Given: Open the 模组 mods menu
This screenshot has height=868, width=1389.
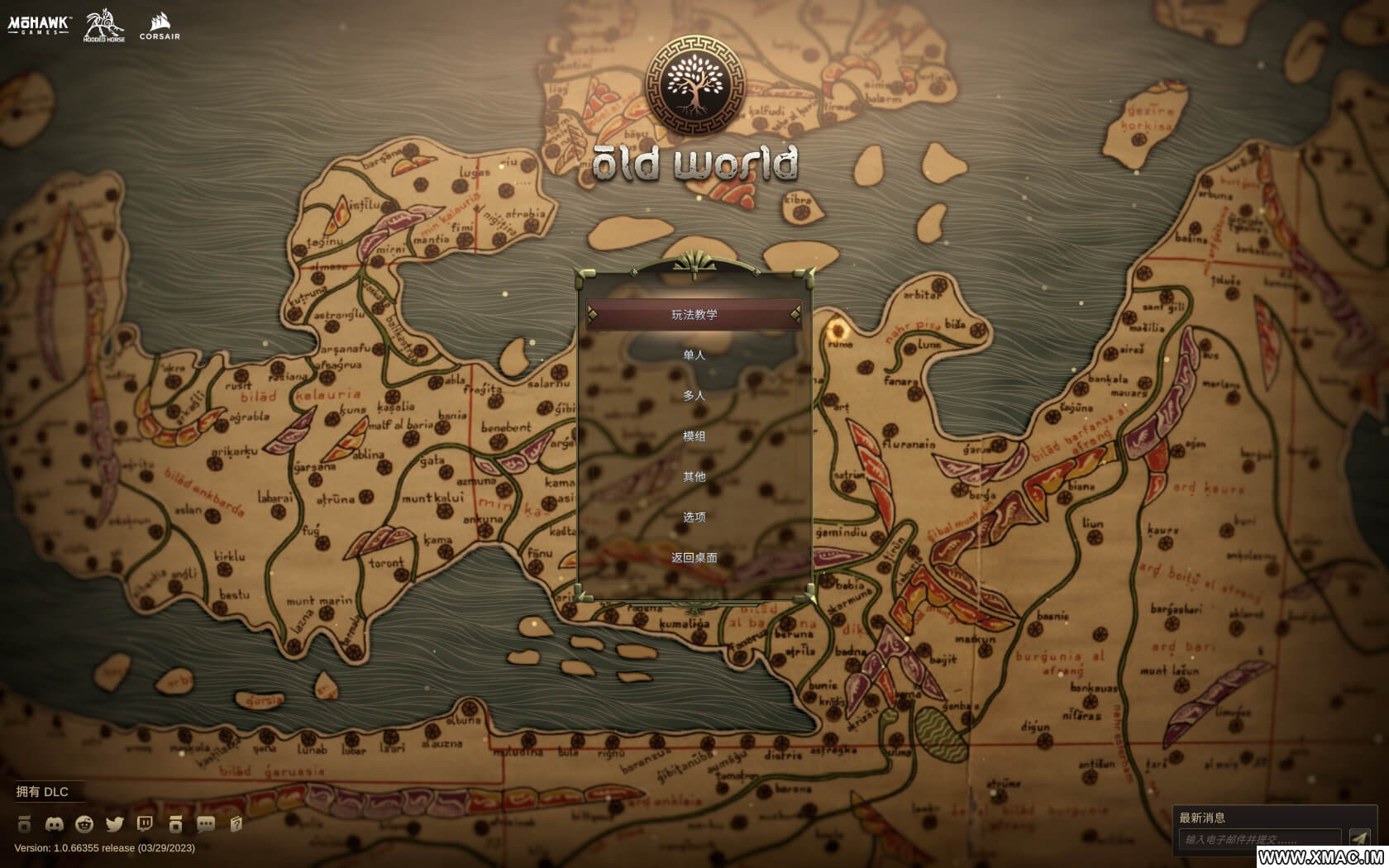Looking at the screenshot, I should point(694,436).
